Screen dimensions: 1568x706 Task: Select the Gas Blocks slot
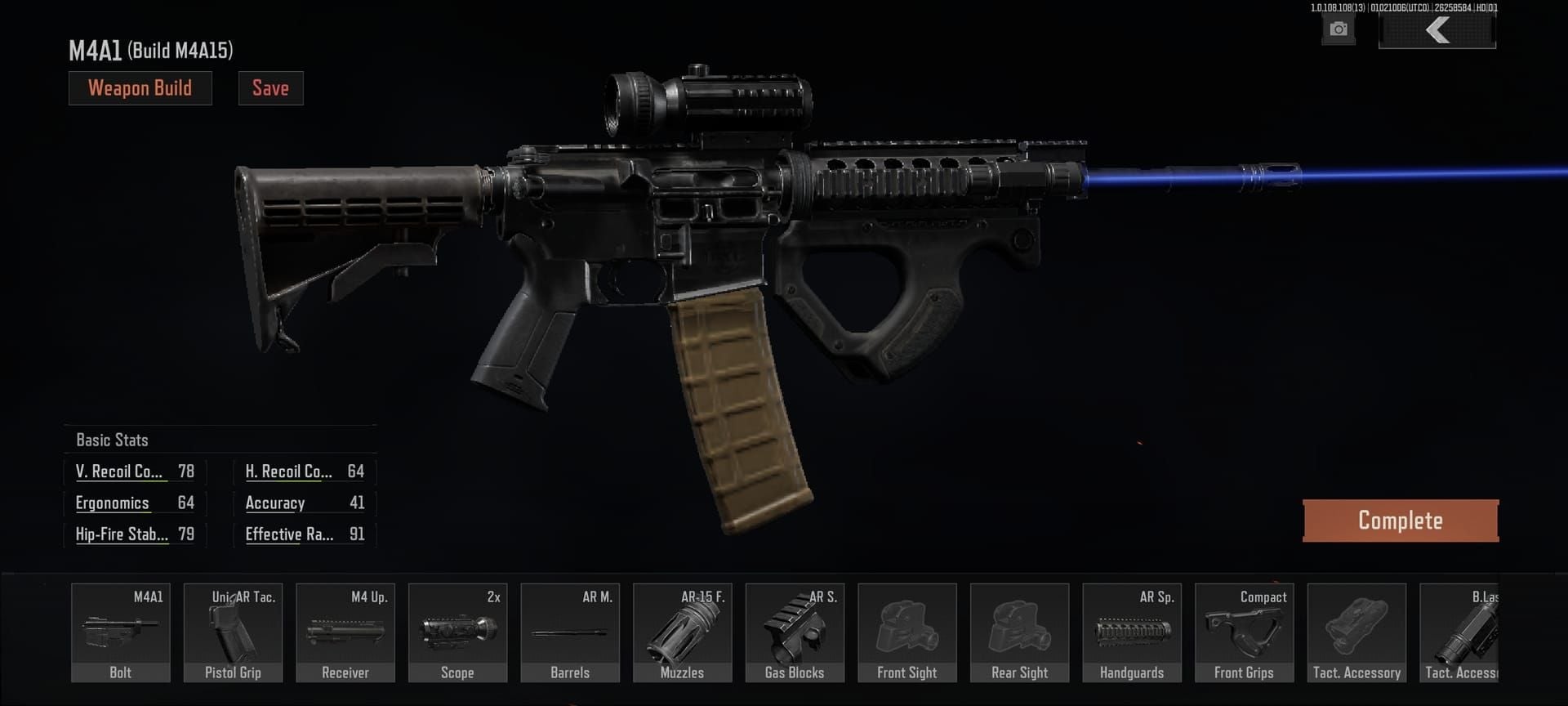click(x=795, y=632)
